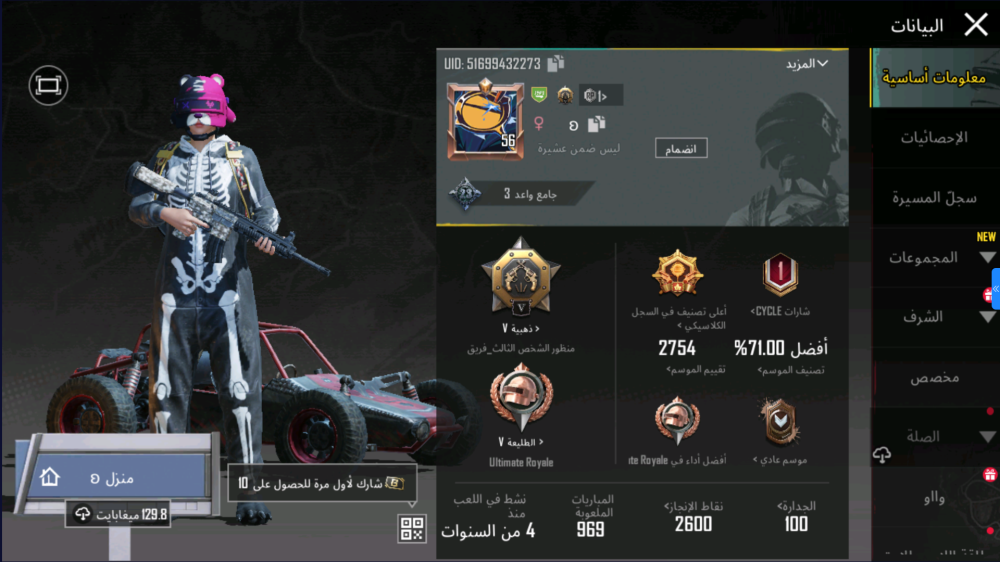View the ذهبية V rank badge
The image size is (1000, 562).
coord(520,282)
